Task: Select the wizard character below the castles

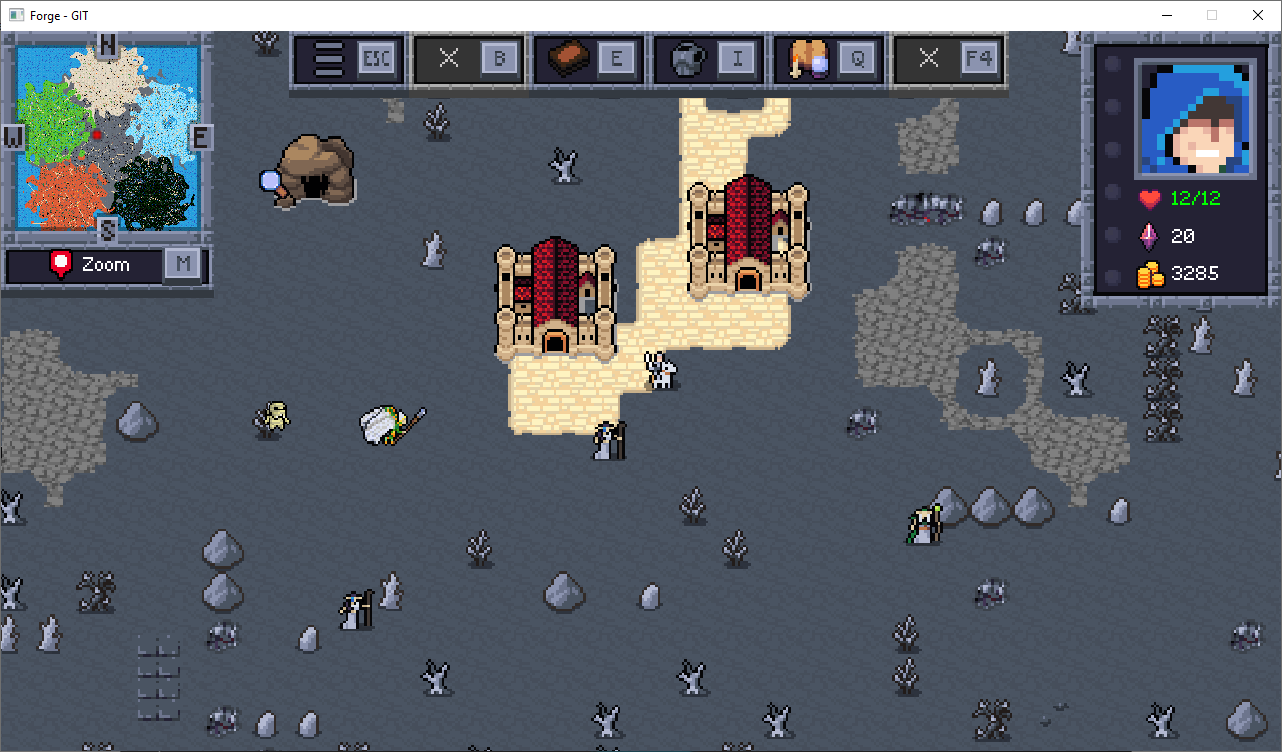Action: [607, 440]
